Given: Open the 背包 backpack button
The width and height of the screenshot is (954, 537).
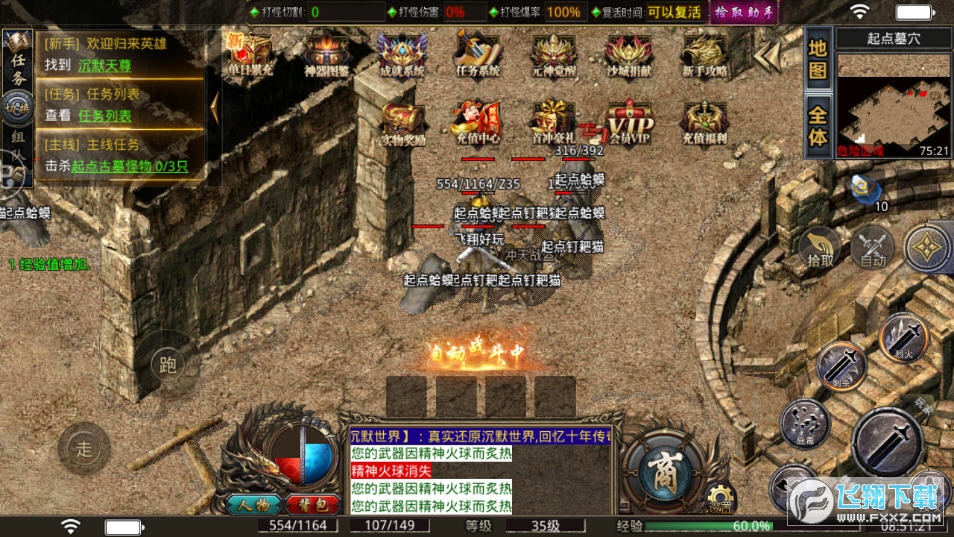Looking at the screenshot, I should tap(310, 504).
